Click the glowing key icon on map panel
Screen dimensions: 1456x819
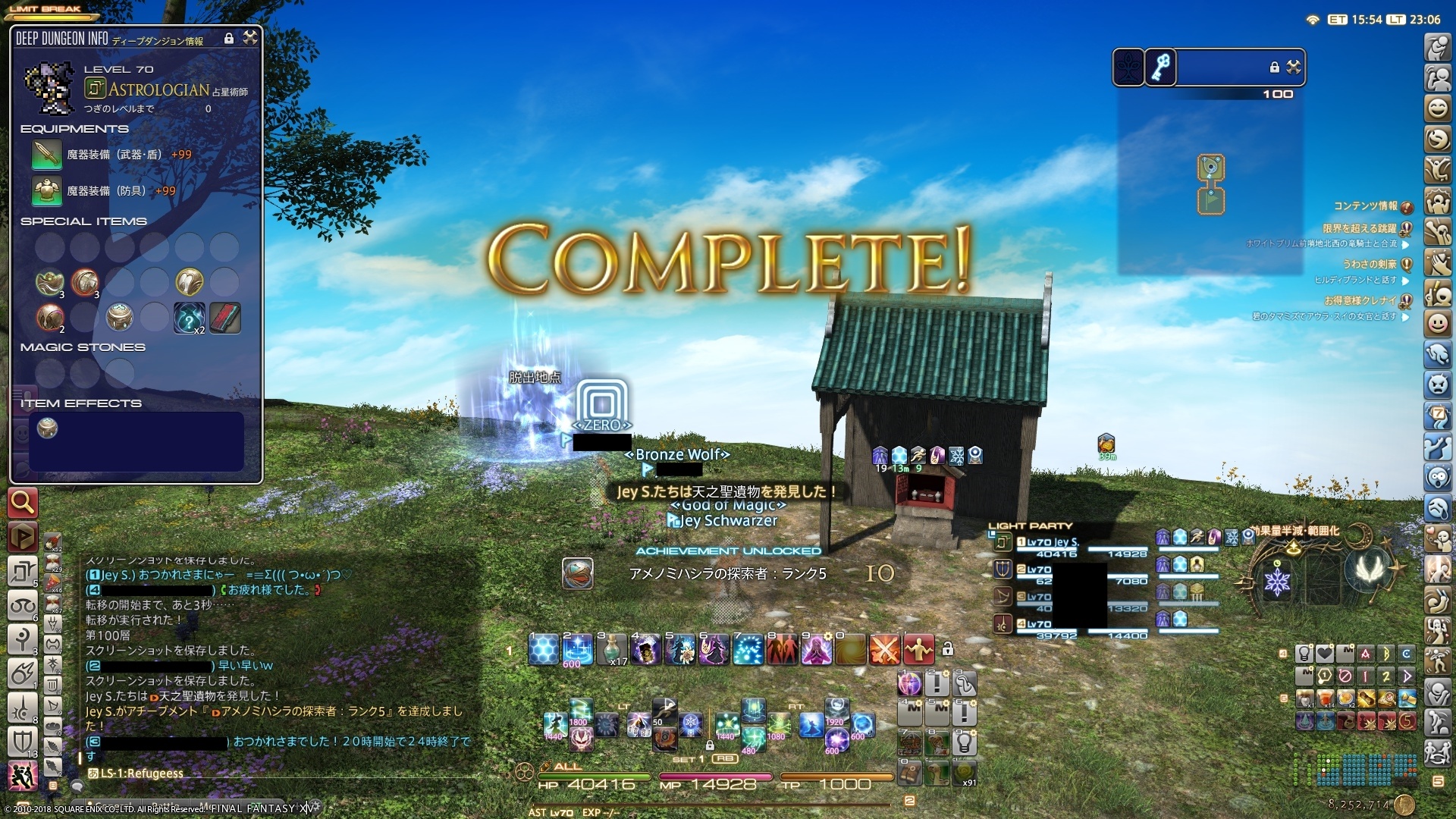pos(1160,67)
